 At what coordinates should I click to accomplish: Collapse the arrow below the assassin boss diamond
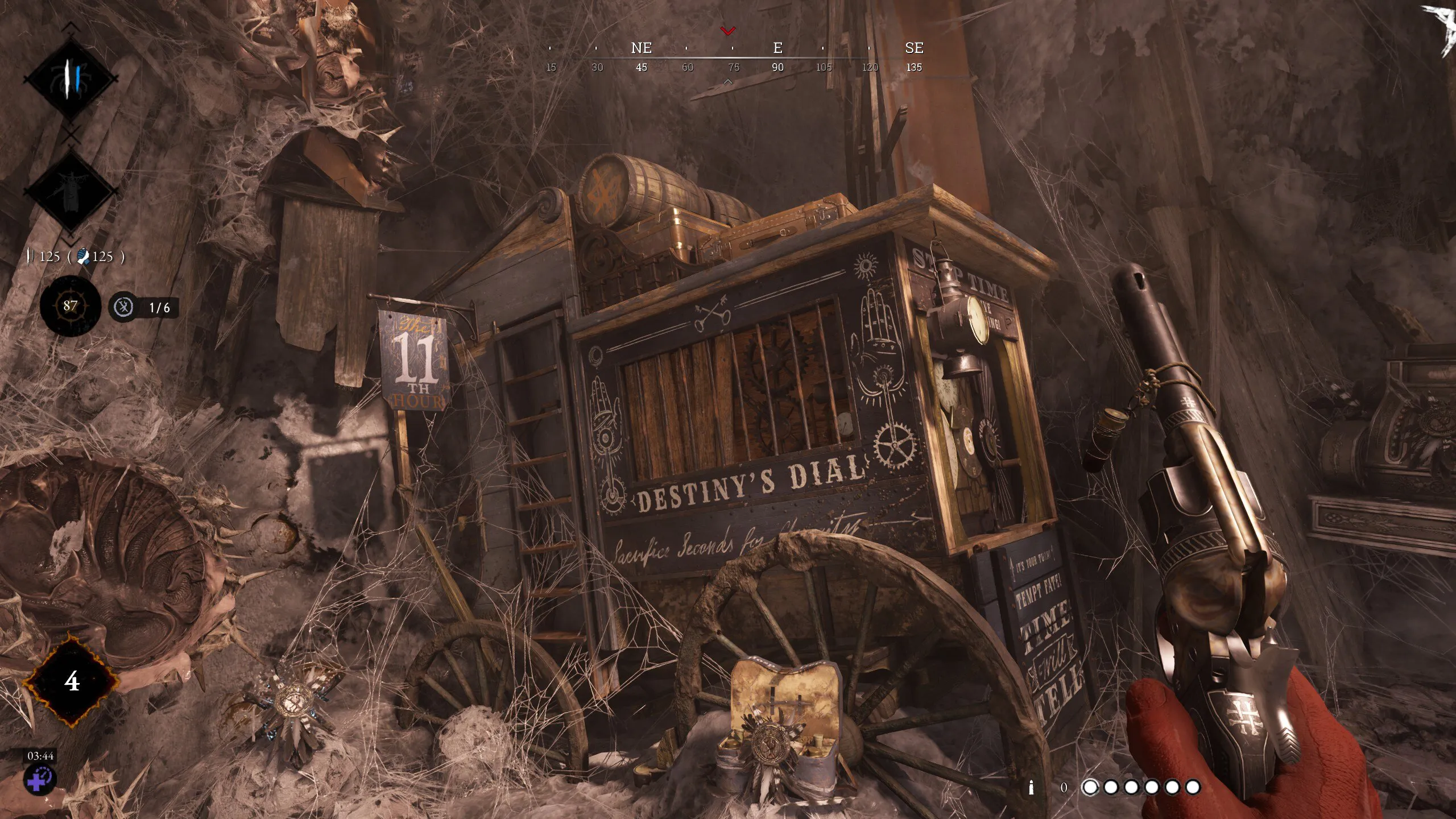tap(70, 241)
